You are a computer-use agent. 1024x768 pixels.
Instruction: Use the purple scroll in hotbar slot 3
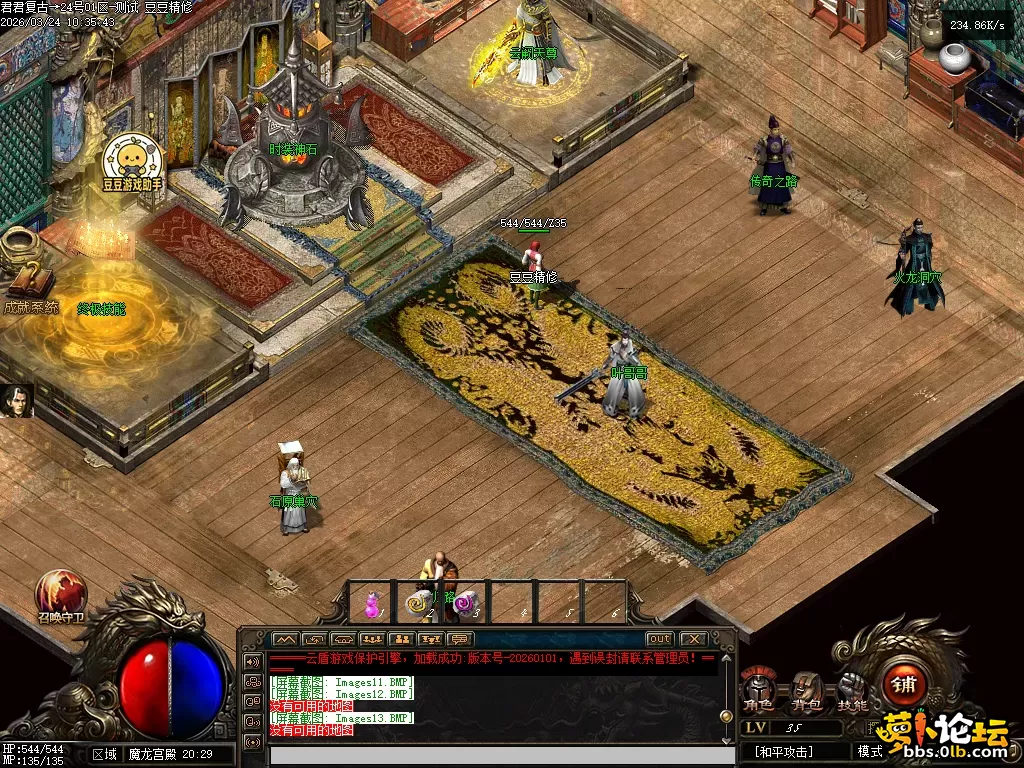click(465, 603)
